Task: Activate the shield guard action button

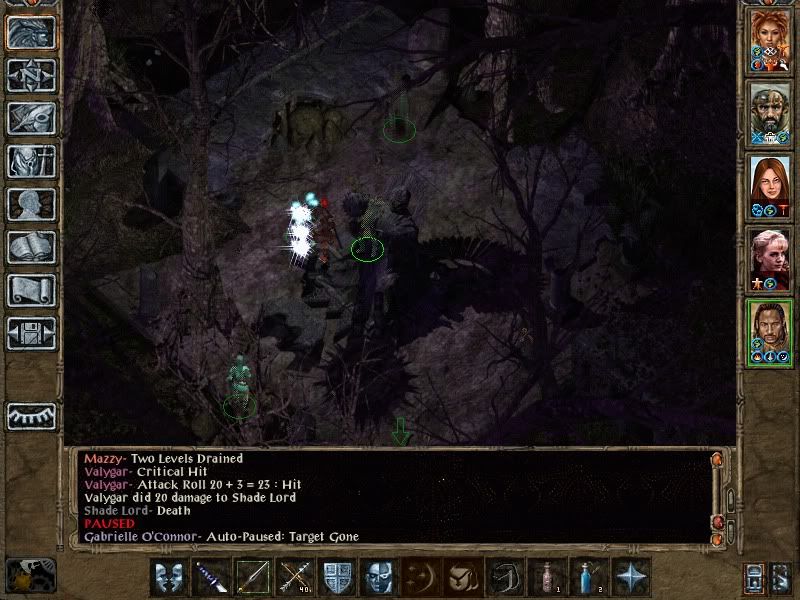Action: [336, 577]
